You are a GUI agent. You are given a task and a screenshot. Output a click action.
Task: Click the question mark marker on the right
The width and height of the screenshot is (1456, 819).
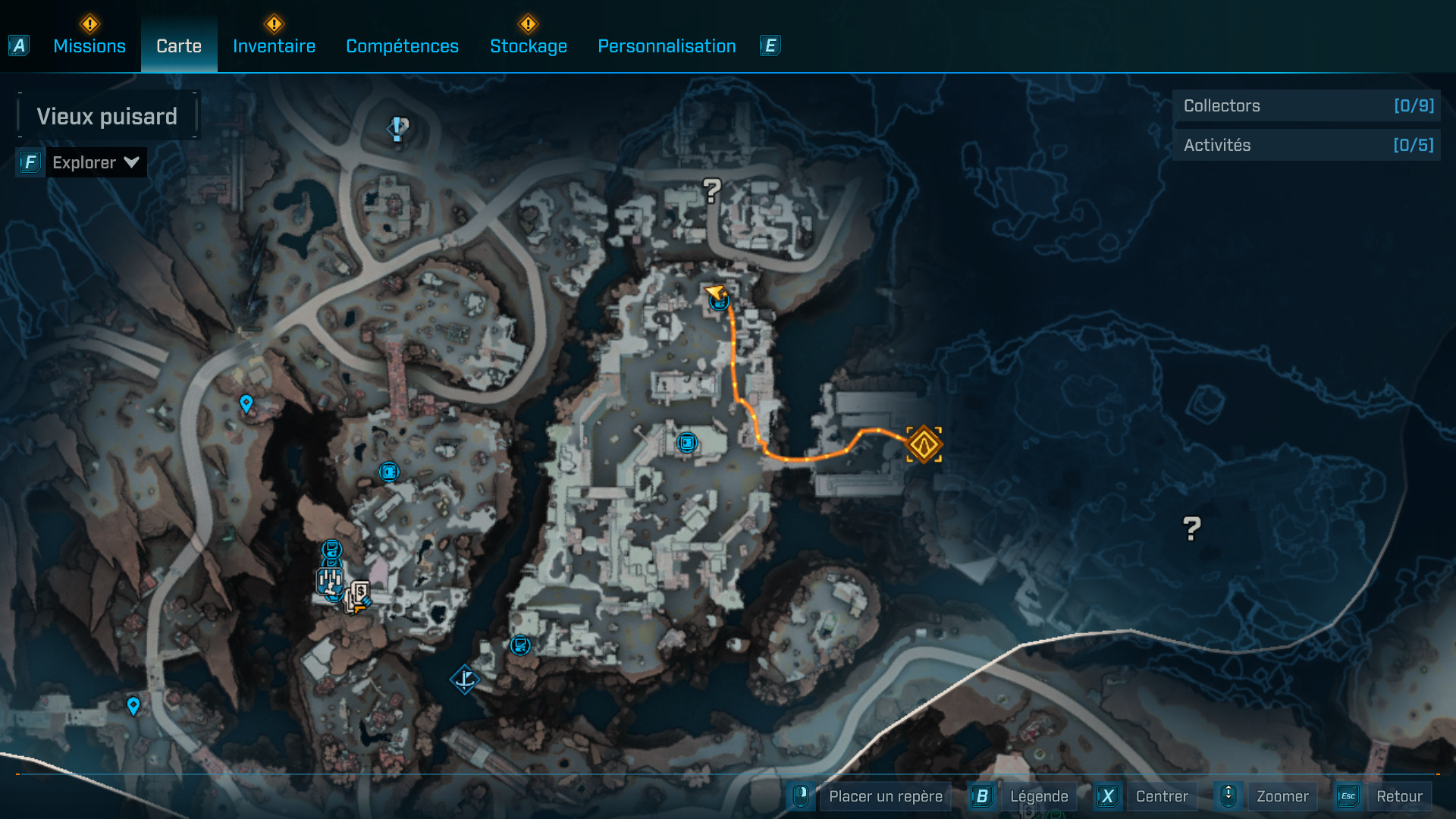(1191, 529)
